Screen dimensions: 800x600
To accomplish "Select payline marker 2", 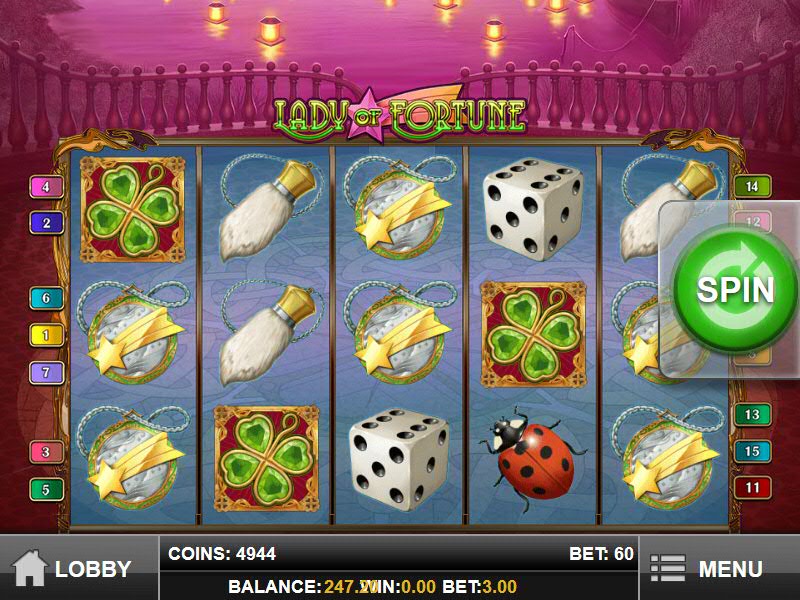I will (x=46, y=223).
